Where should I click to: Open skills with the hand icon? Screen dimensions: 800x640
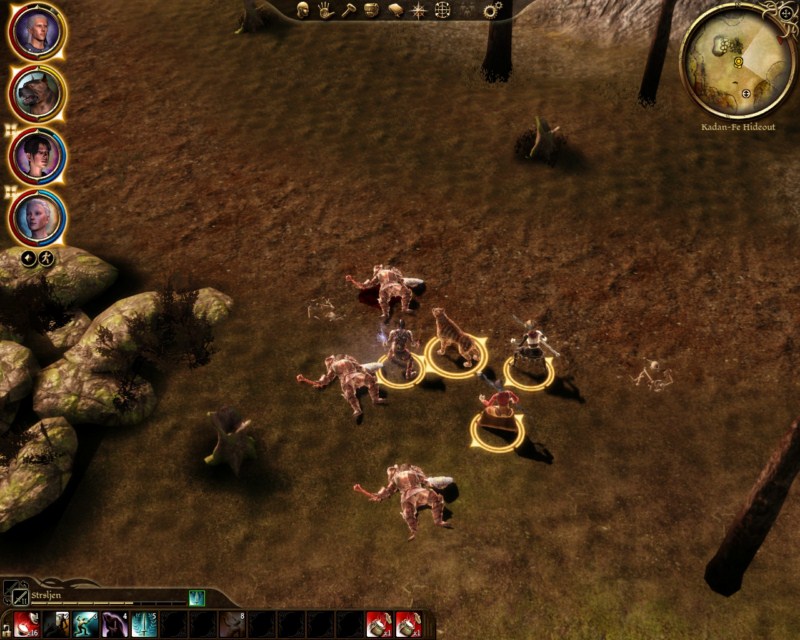(x=326, y=10)
